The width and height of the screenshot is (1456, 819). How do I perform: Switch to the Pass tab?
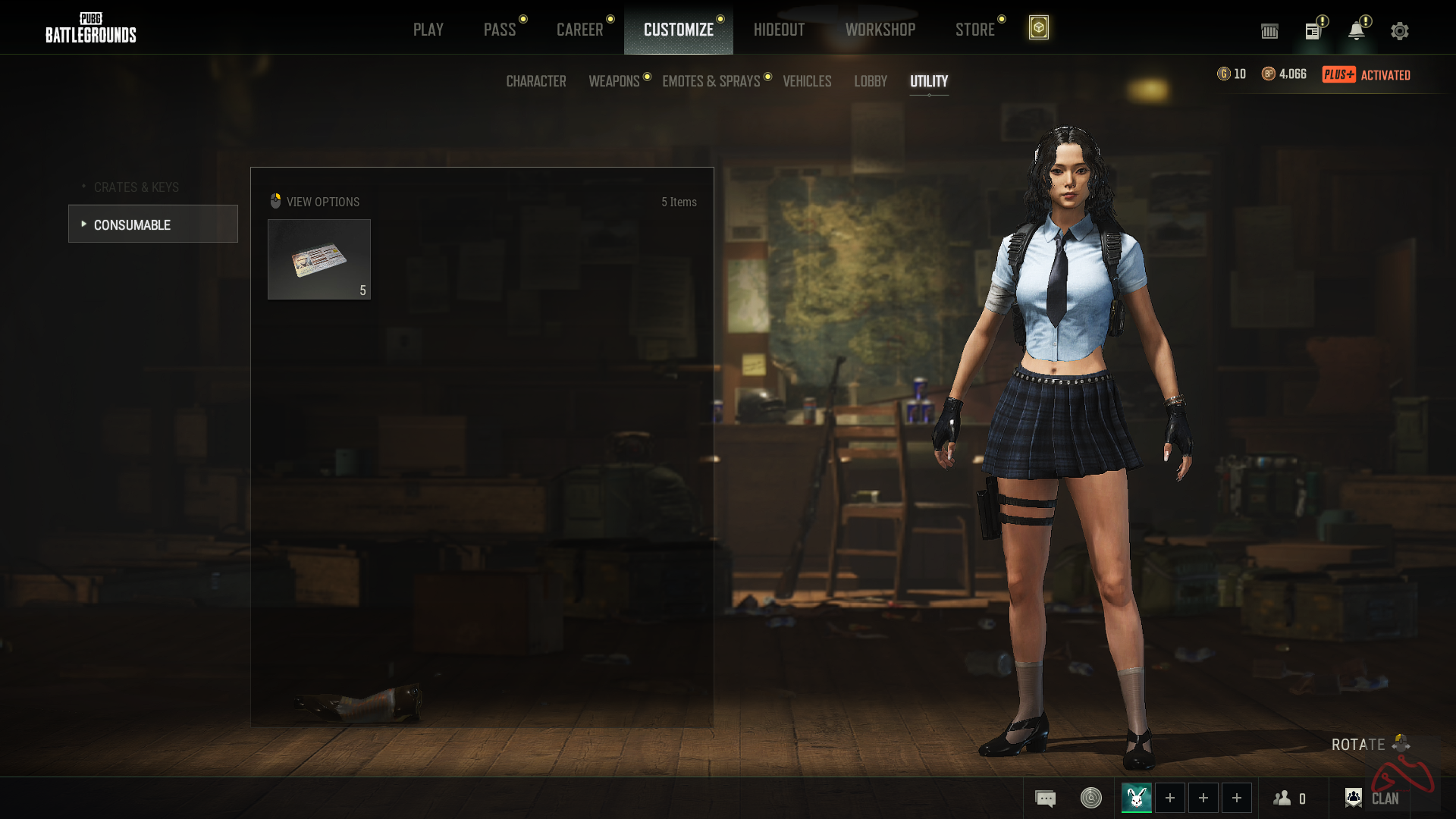(500, 30)
